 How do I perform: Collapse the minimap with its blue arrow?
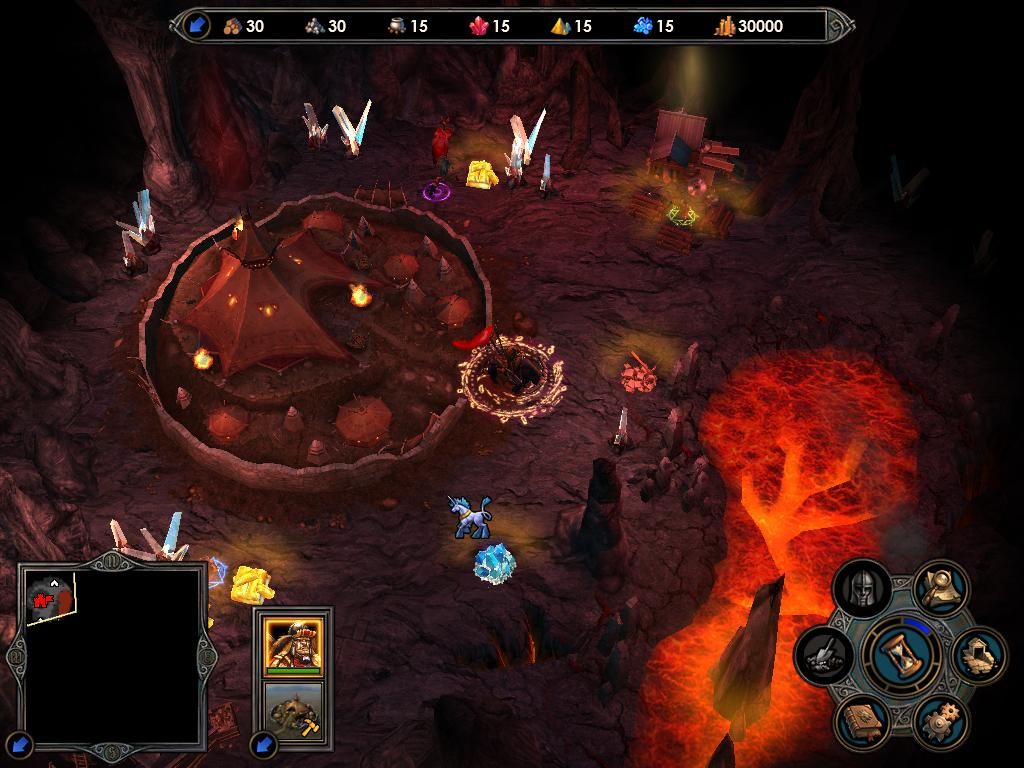(x=20, y=745)
